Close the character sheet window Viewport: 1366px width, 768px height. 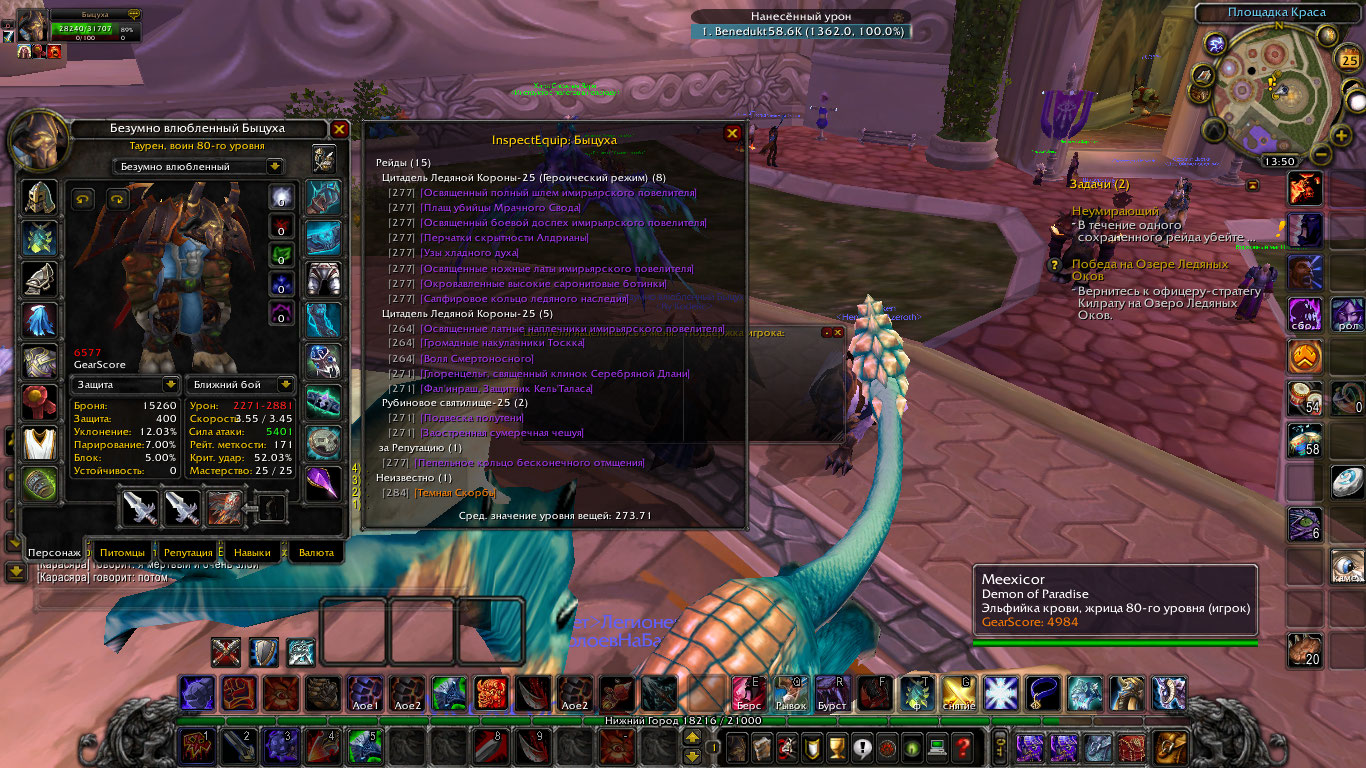tap(340, 129)
